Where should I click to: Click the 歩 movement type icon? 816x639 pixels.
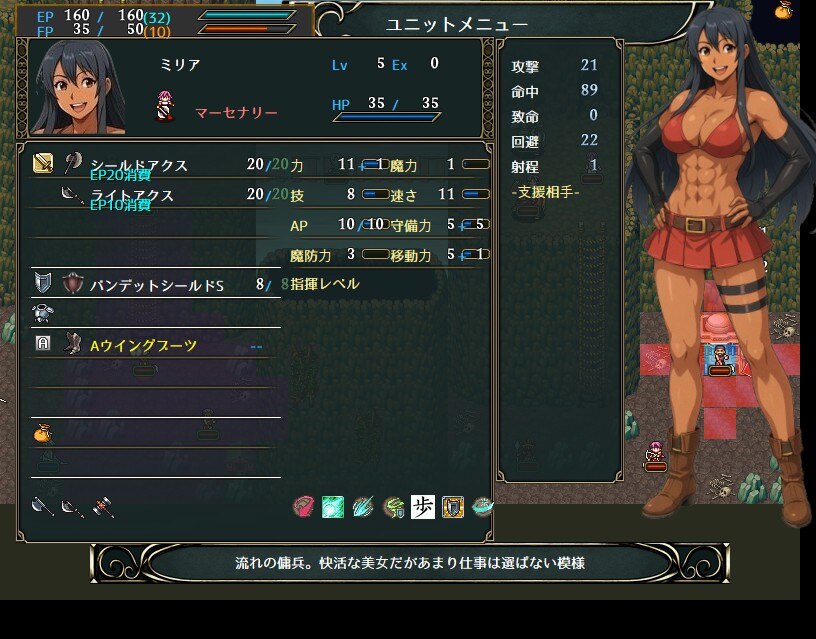(422, 507)
